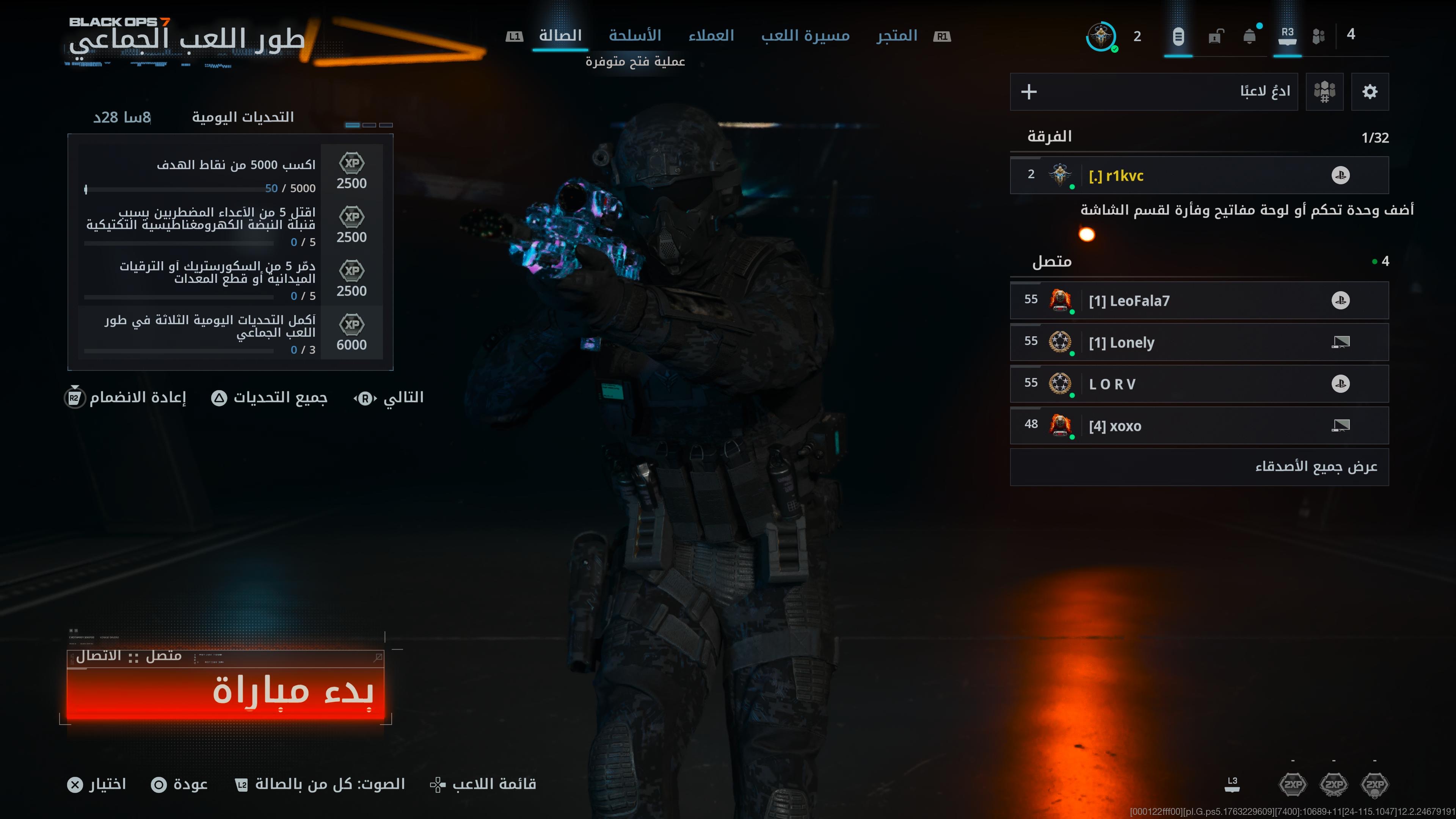Open the الصالة (Lobby) tab
The image size is (1456, 819).
[x=560, y=36]
